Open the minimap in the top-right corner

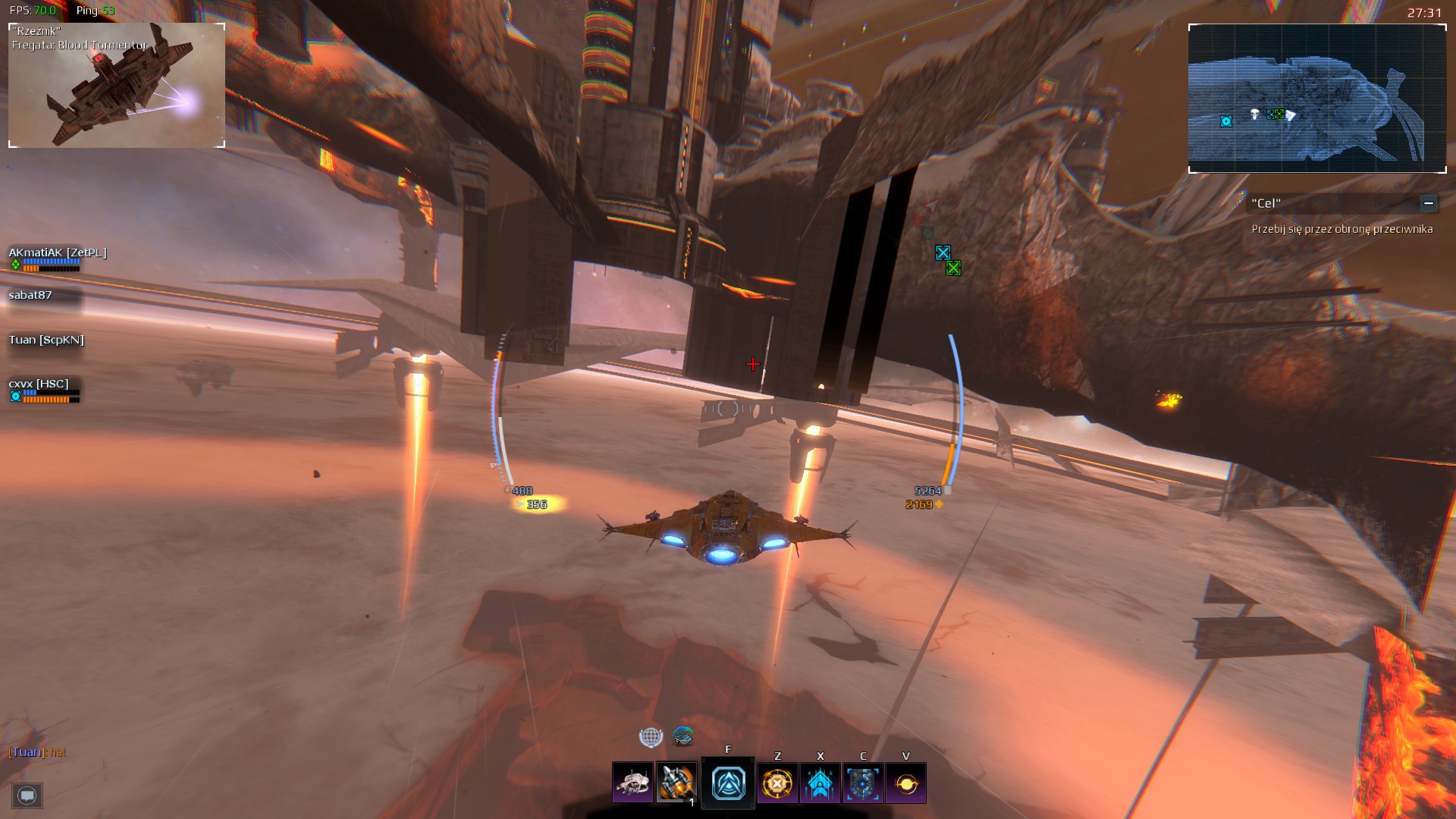point(1317,99)
